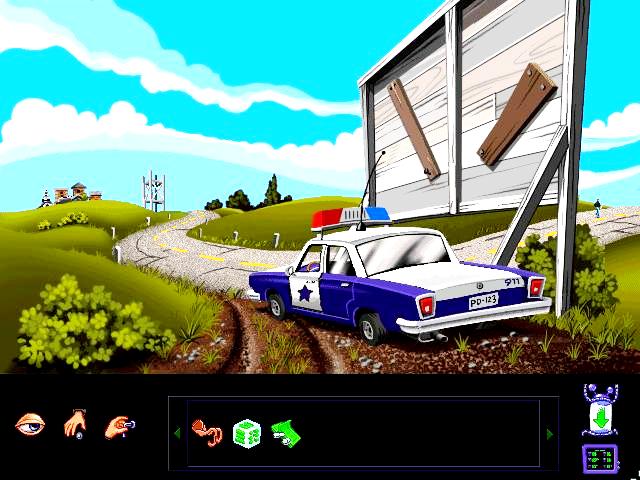The height and width of the screenshot is (480, 640).
Task: Select the green pistol-shaped inventory item
Action: (287, 432)
